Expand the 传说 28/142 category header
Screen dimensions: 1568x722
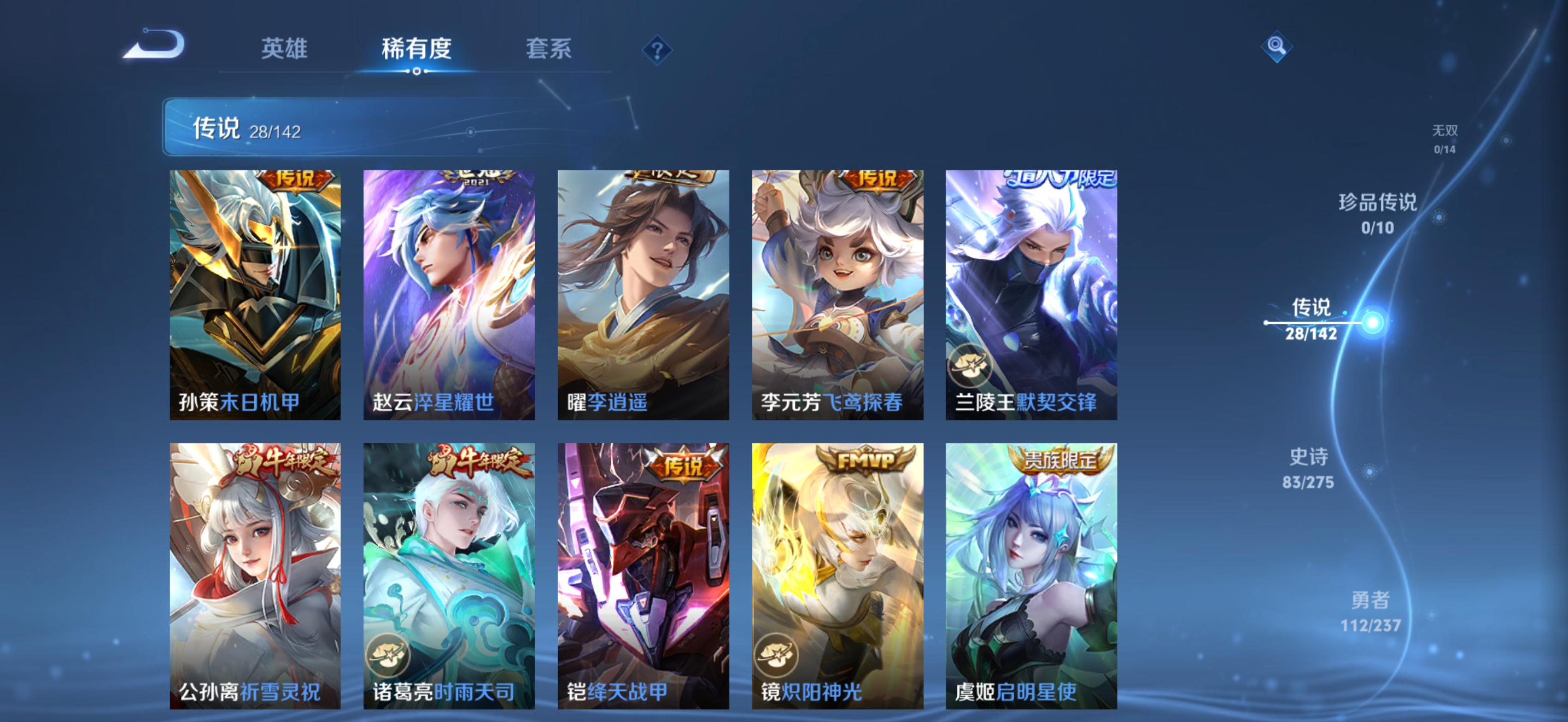[x=243, y=129]
